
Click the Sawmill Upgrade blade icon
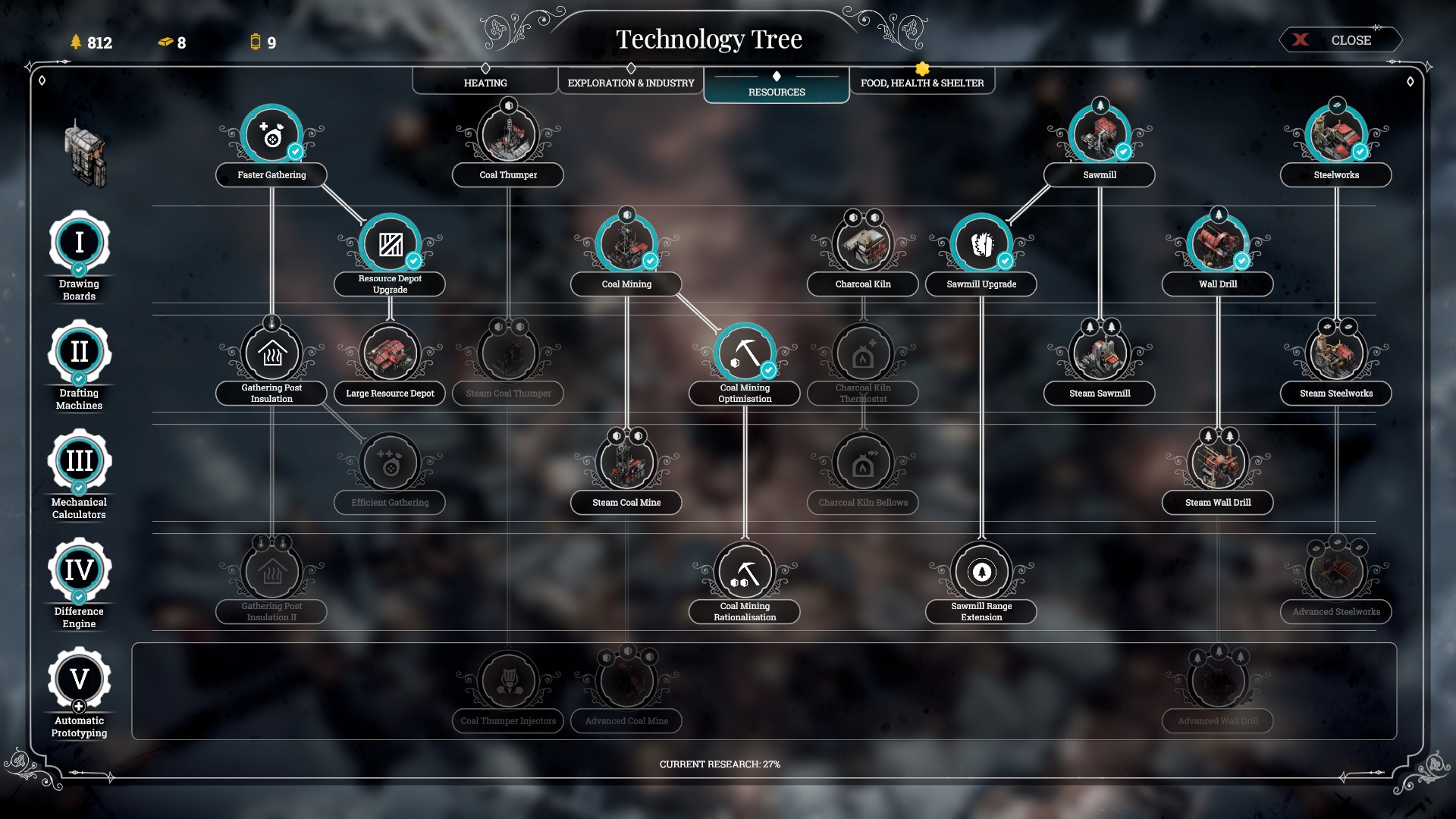click(x=981, y=244)
